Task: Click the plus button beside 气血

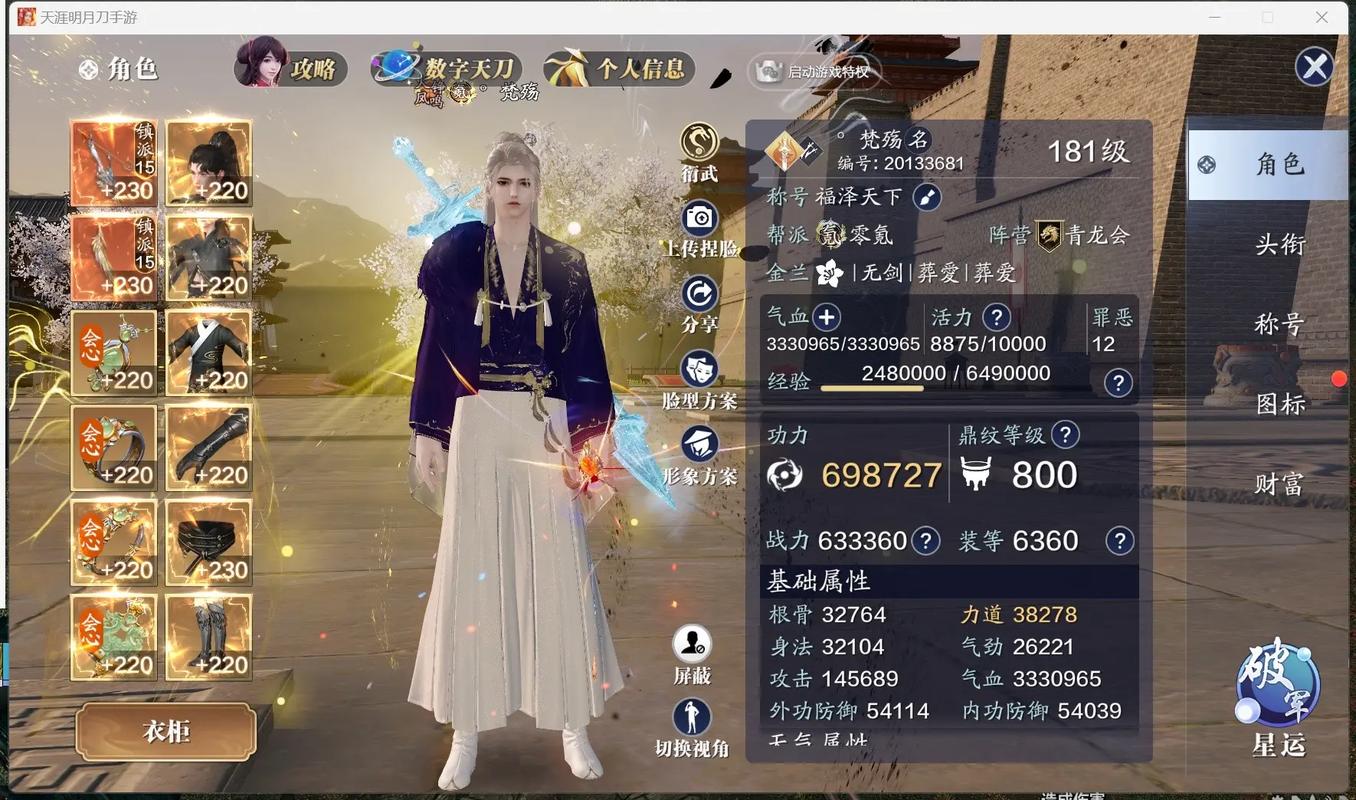Action: (x=826, y=318)
